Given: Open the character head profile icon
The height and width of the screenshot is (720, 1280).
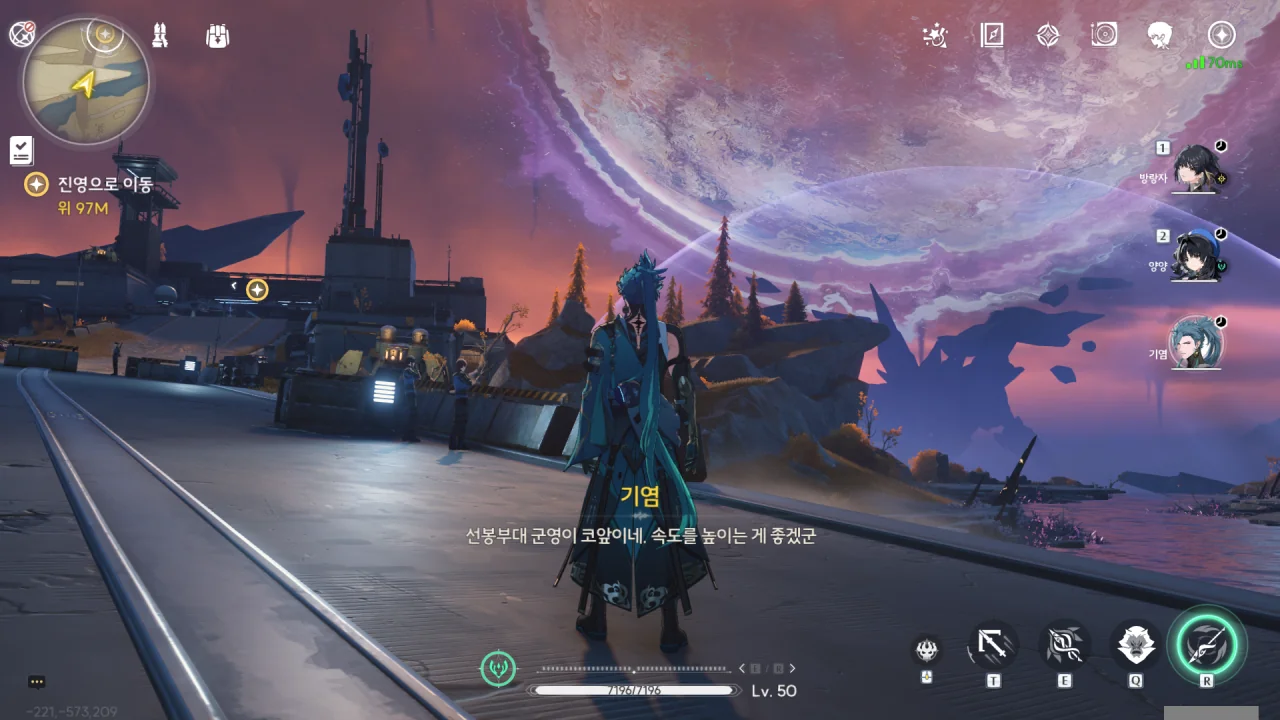Looking at the screenshot, I should [1160, 36].
